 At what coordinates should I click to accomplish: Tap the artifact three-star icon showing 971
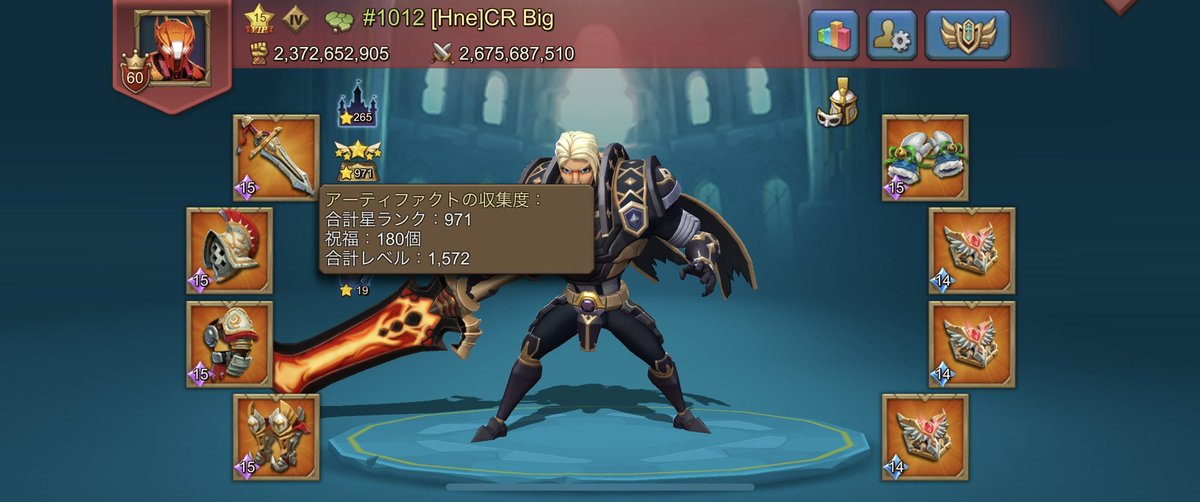pyautogui.click(x=357, y=160)
